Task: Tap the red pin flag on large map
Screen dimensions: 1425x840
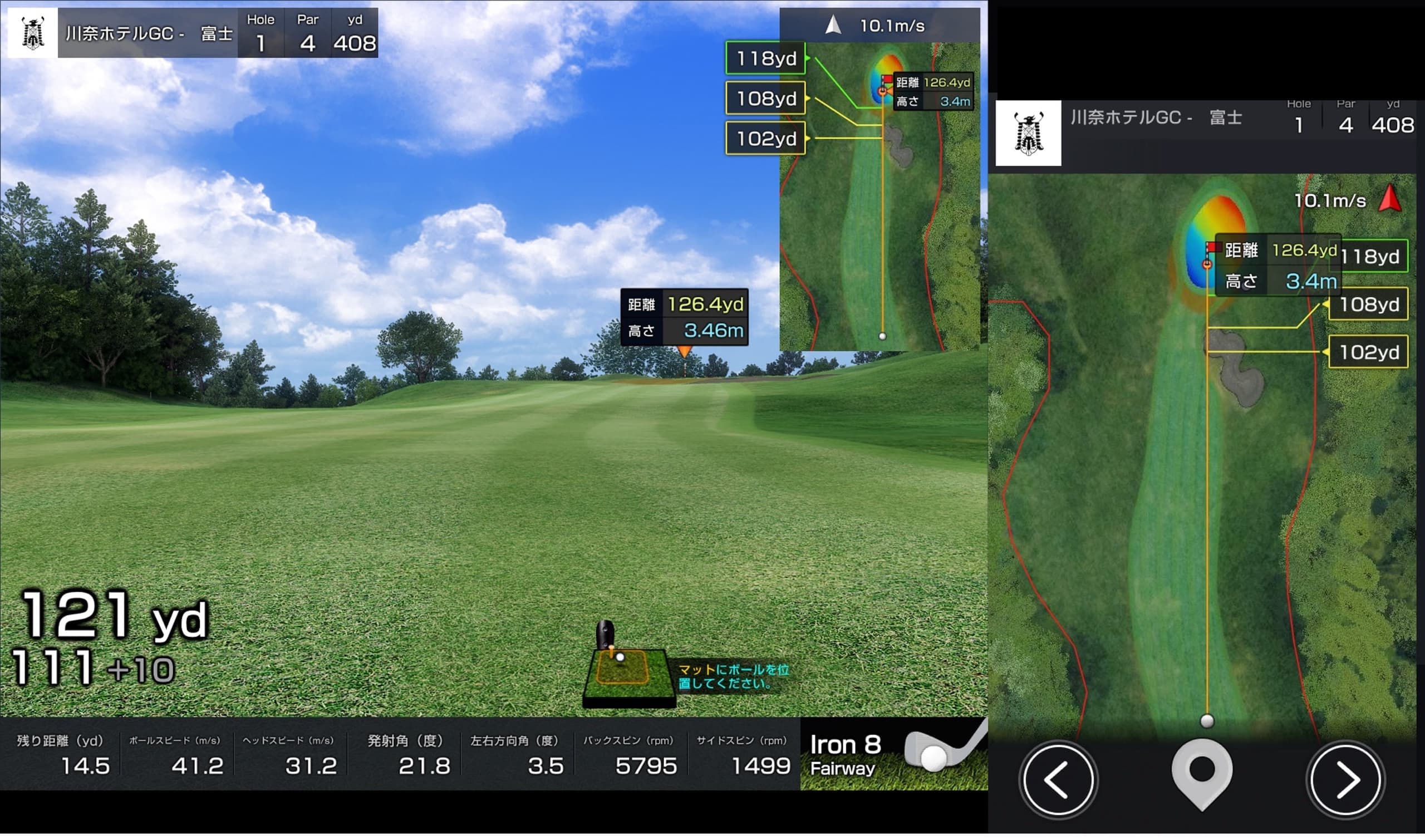Action: point(1211,247)
